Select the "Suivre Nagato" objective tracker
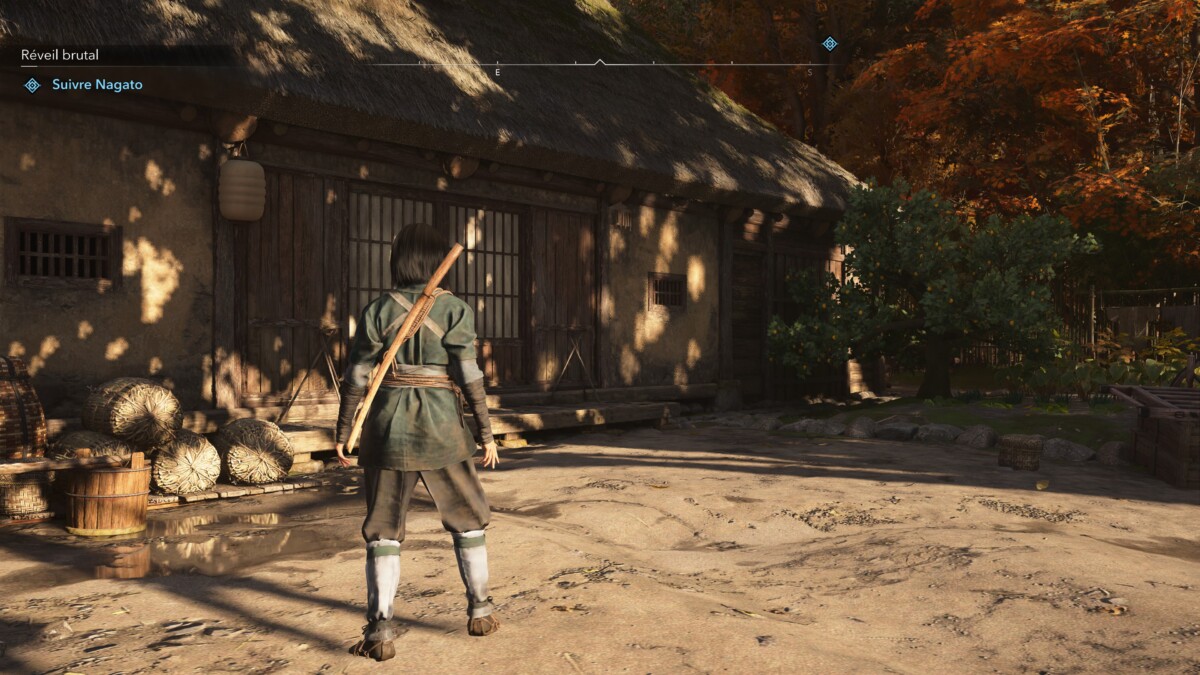 click(x=96, y=85)
